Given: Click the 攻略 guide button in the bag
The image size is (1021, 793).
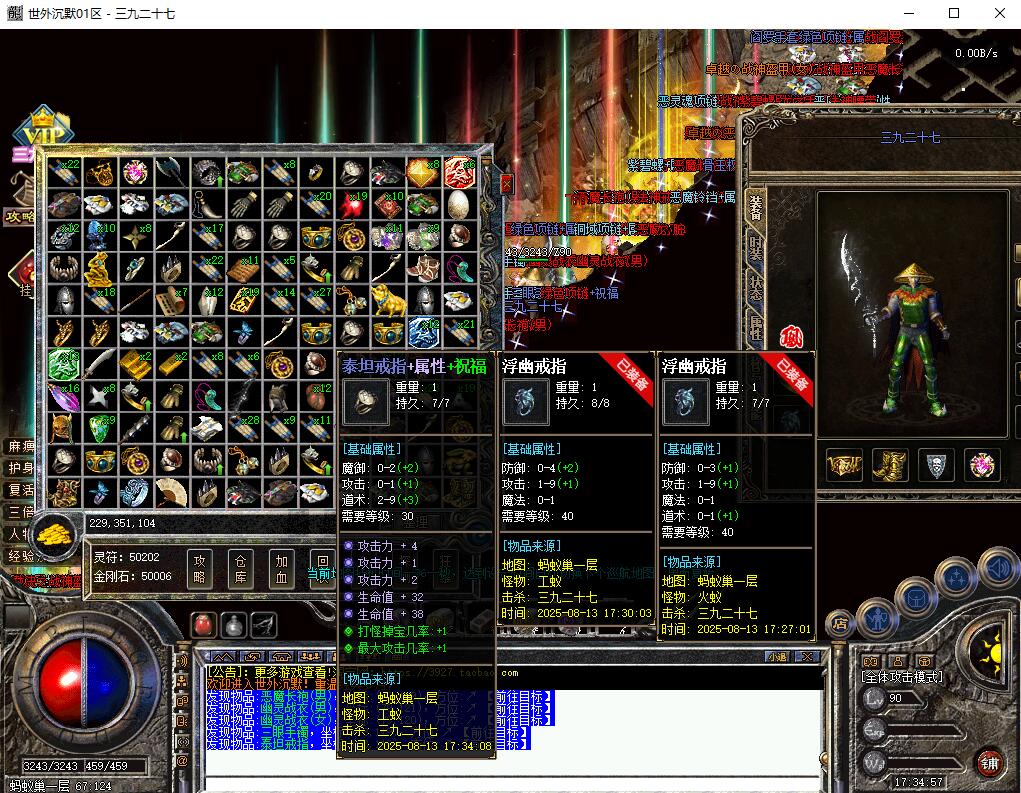Looking at the screenshot, I should click(199, 569).
